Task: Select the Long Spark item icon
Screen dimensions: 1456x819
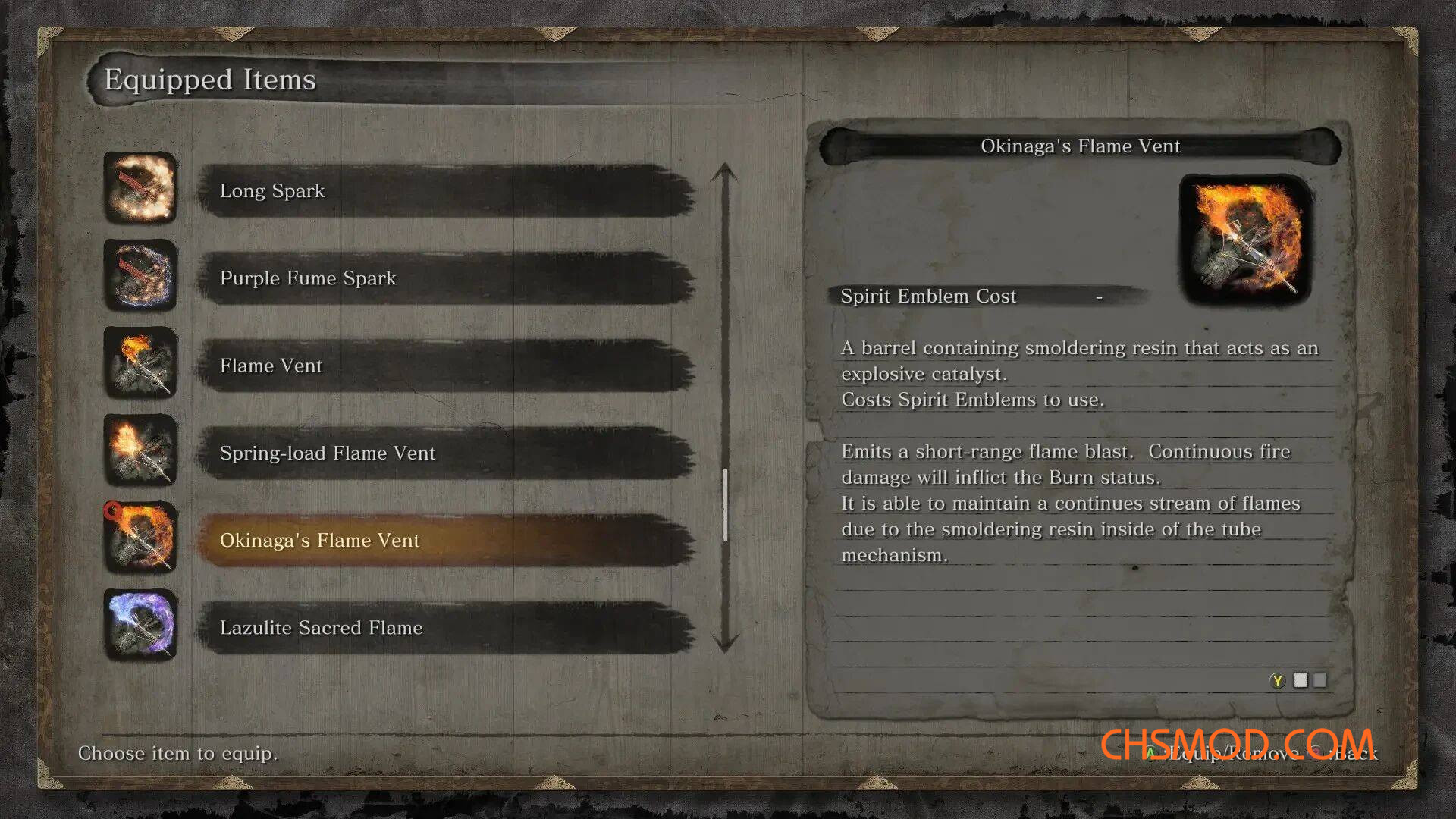Action: coord(140,191)
